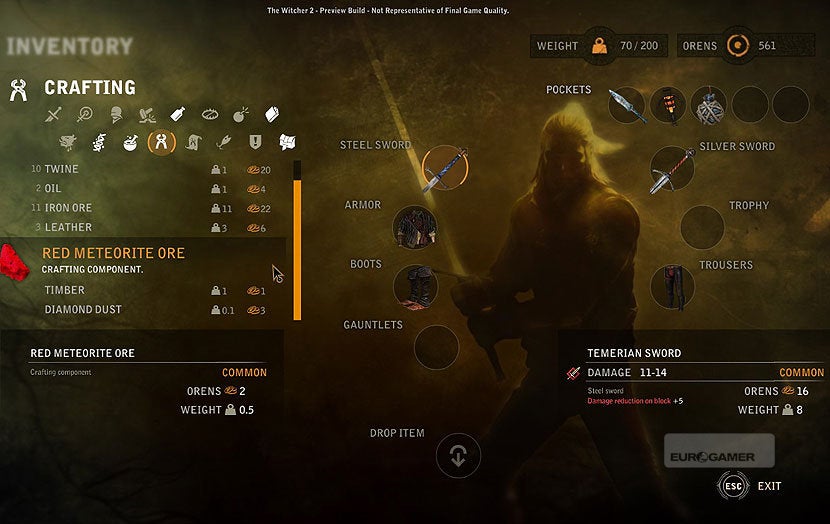Viewport: 830px width, 524px height.
Task: Choose the Oil crafting item
Action: pyautogui.click(x=56, y=188)
